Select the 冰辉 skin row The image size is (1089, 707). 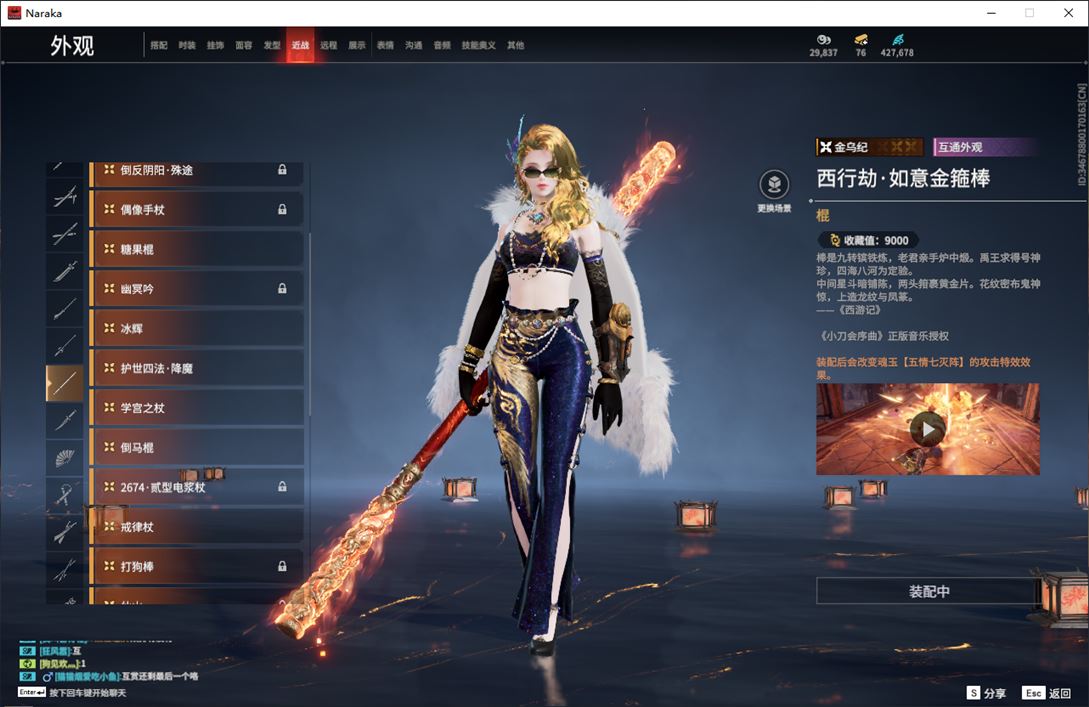click(196, 328)
